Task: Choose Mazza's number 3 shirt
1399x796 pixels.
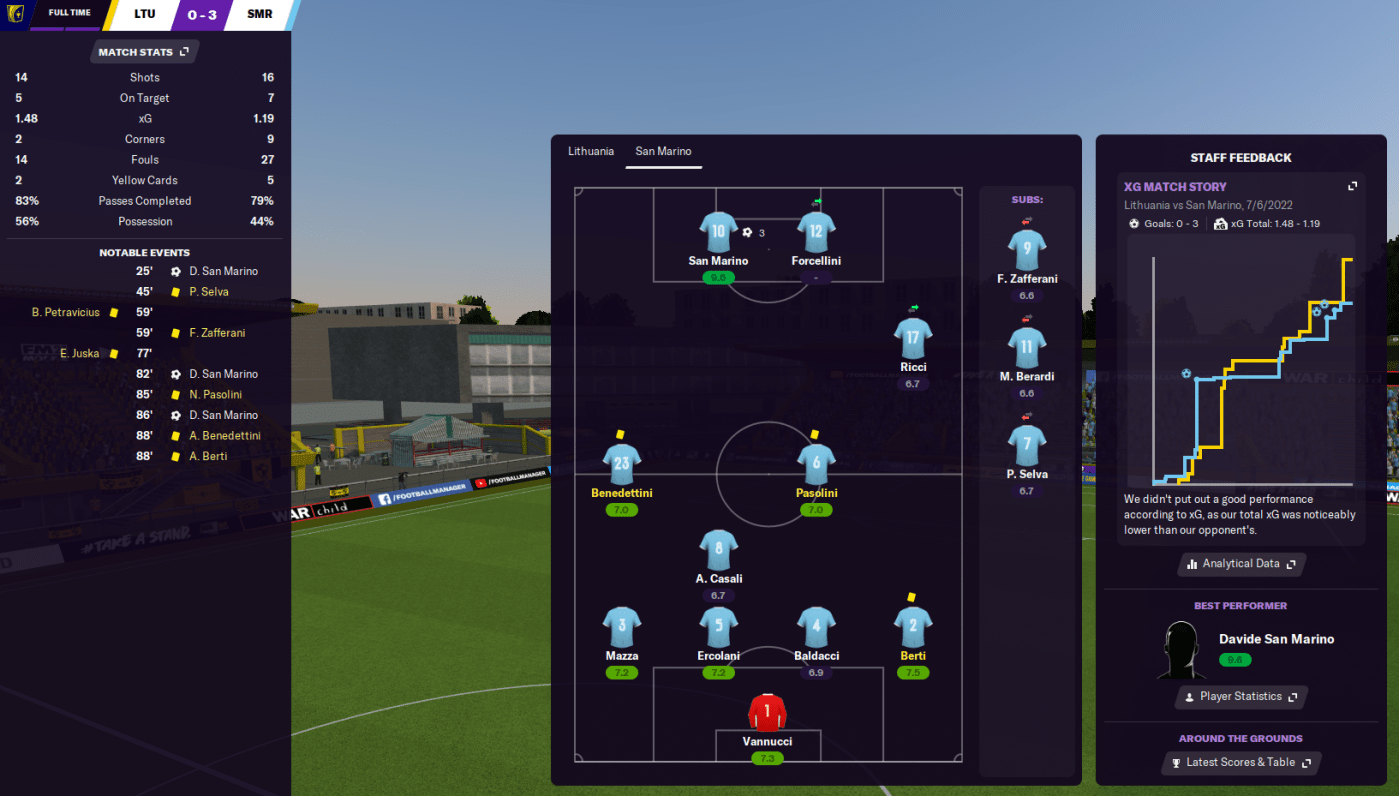Action: pos(621,628)
